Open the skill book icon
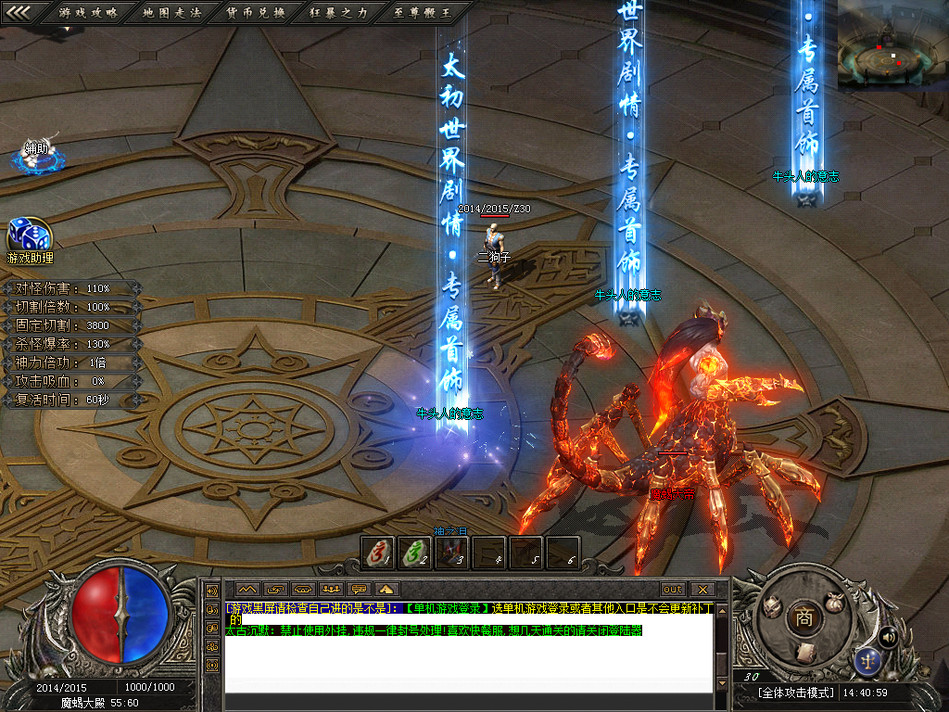949x712 pixels. point(806,652)
